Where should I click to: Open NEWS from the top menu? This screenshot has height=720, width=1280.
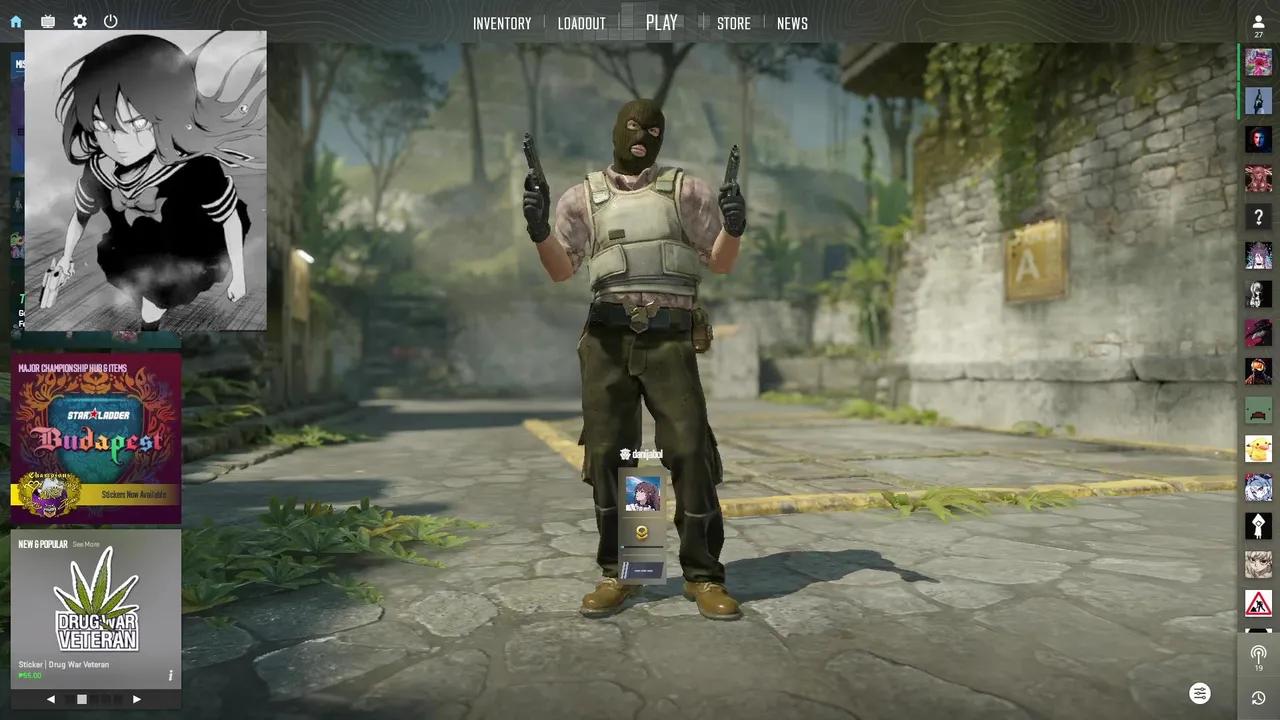[x=793, y=22]
